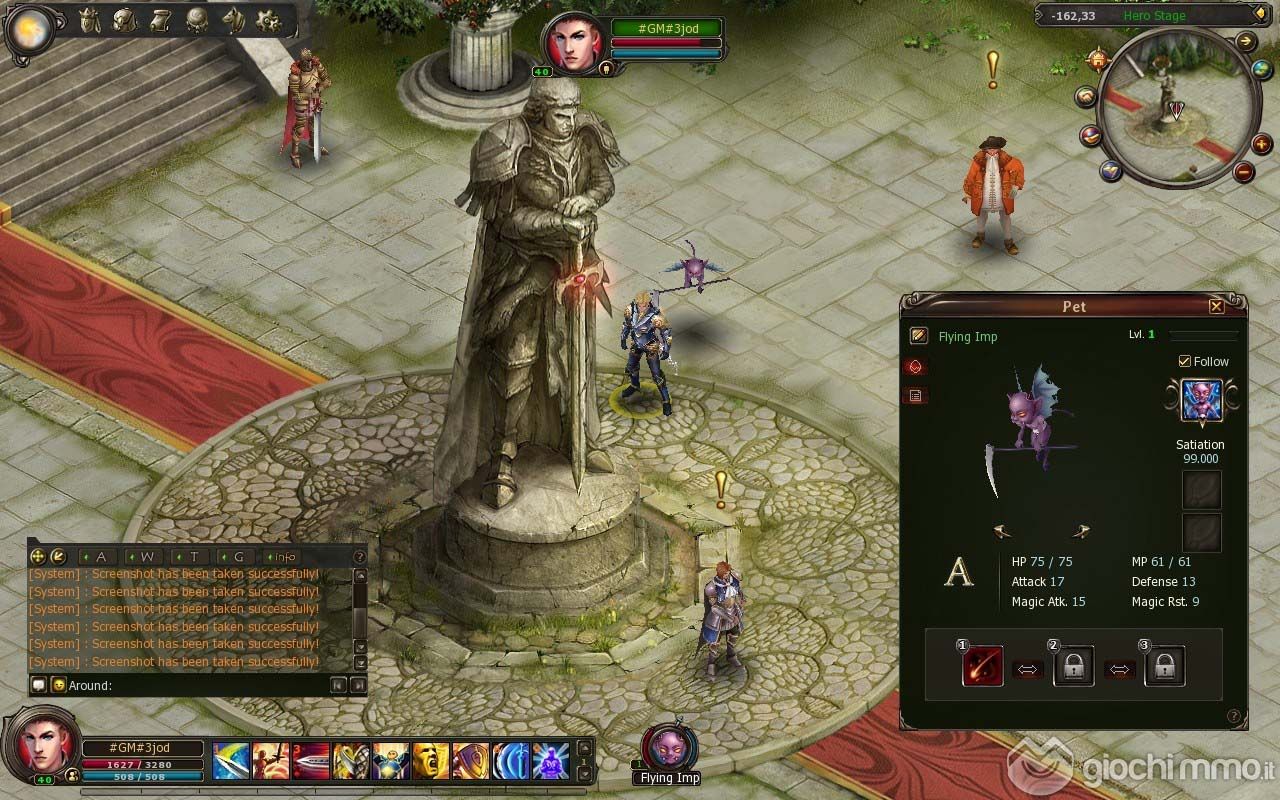Open the Pet window help question mark
The height and width of the screenshot is (800, 1280).
click(1234, 716)
